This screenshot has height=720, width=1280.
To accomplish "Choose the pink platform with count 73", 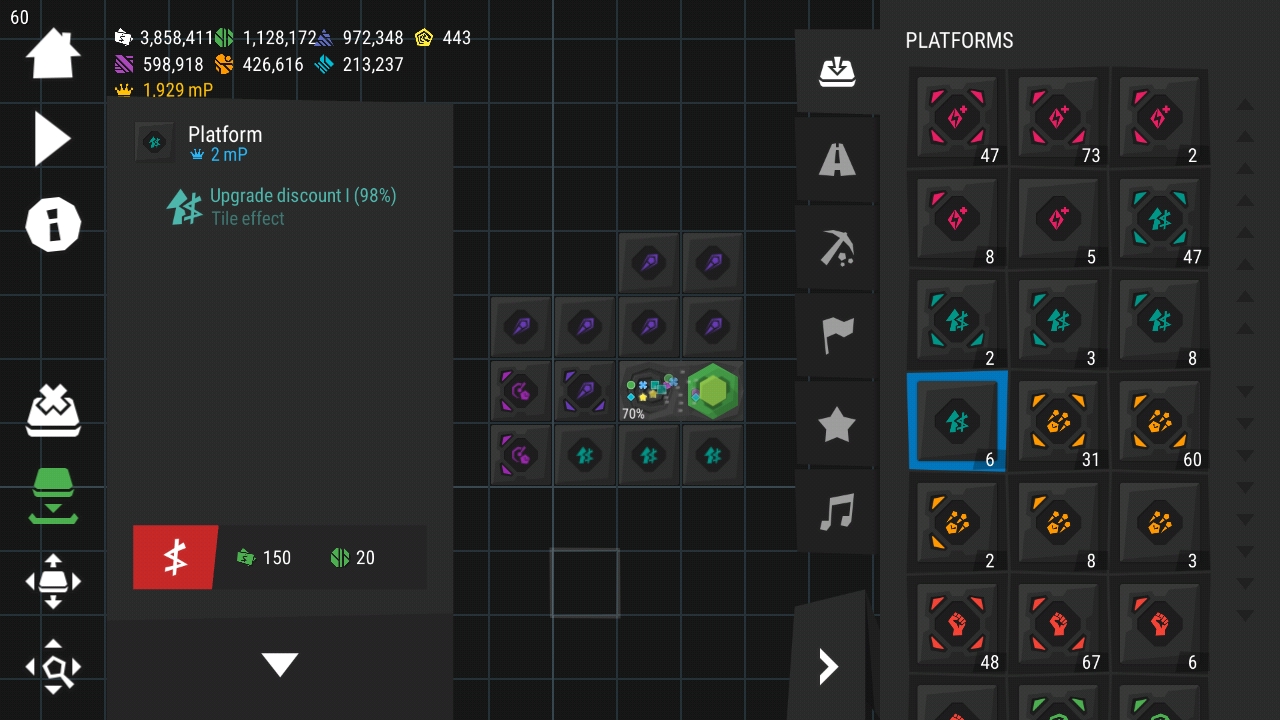I will (1058, 118).
